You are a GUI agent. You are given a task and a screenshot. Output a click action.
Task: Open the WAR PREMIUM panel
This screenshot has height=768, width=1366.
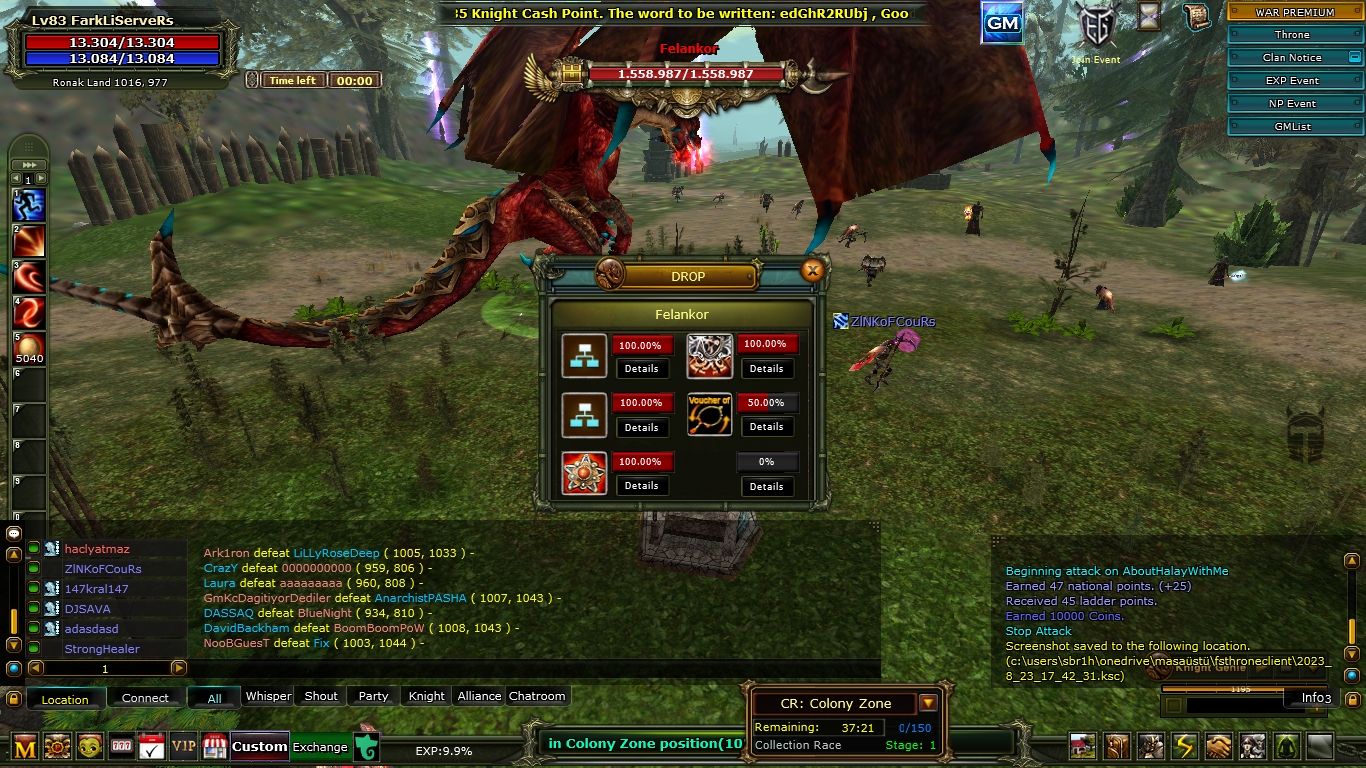click(x=1295, y=12)
